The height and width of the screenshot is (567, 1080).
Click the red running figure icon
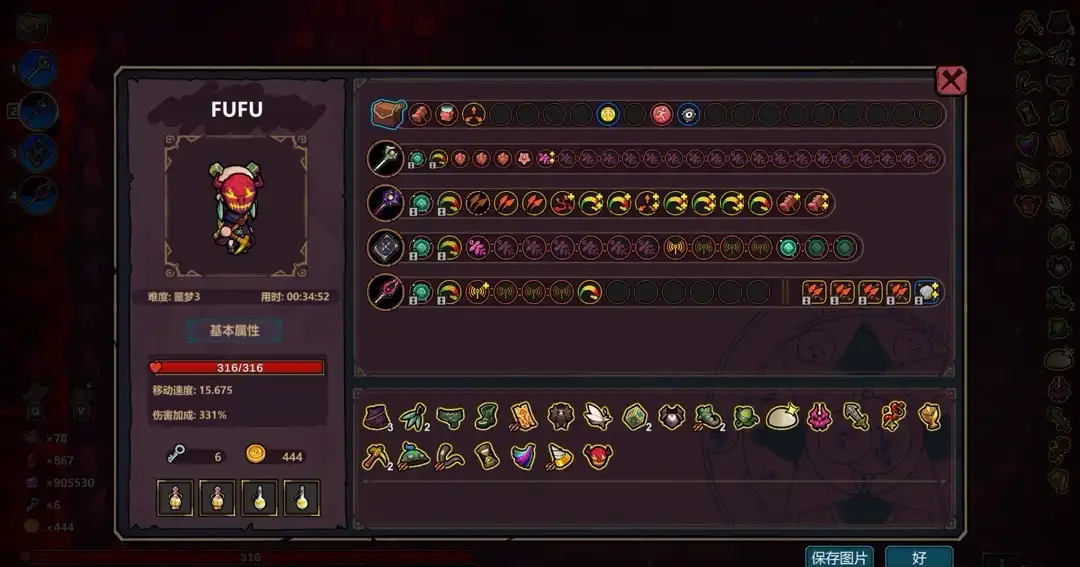click(662, 114)
